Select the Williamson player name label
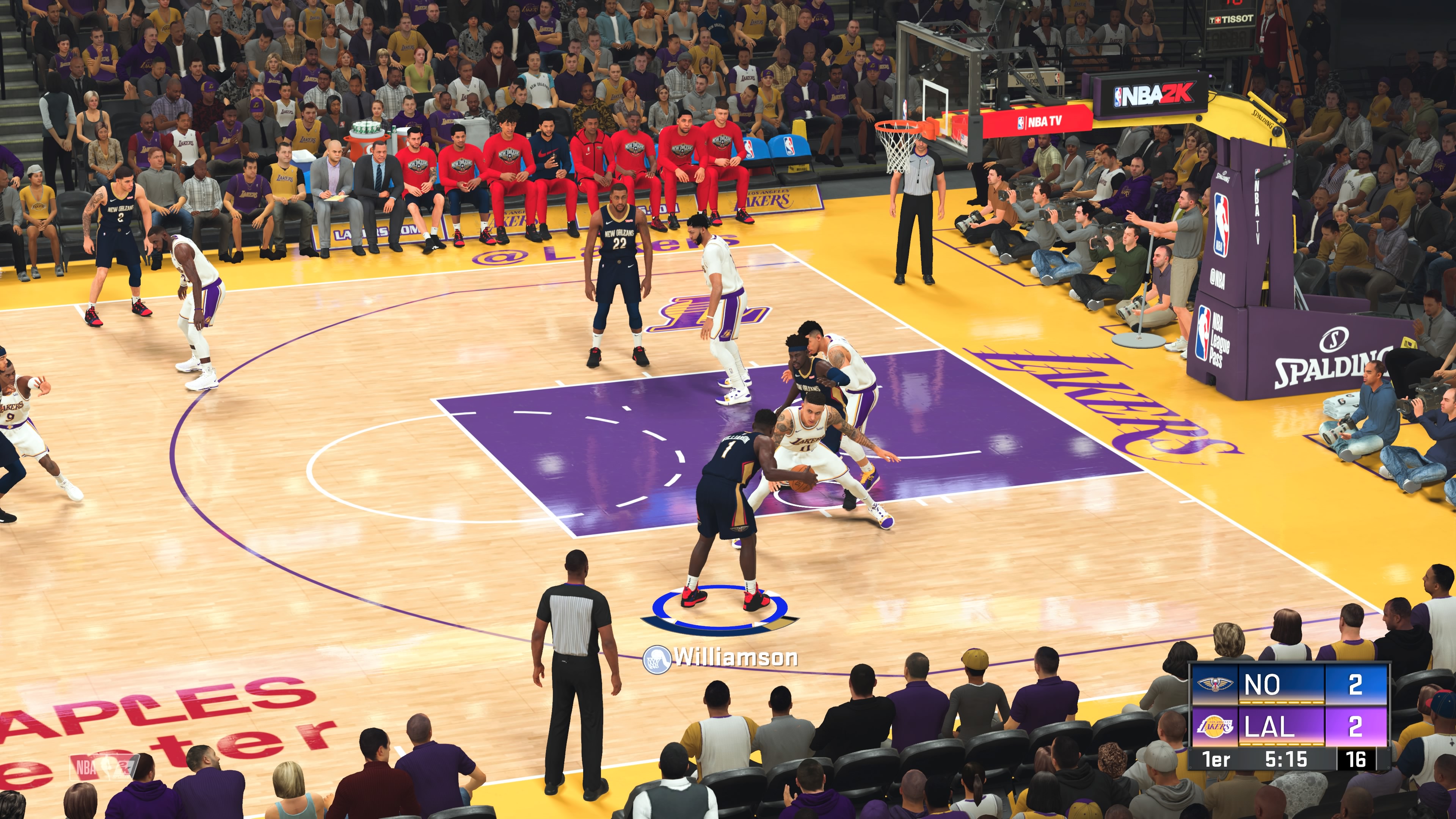This screenshot has height=819, width=1456. point(735,658)
